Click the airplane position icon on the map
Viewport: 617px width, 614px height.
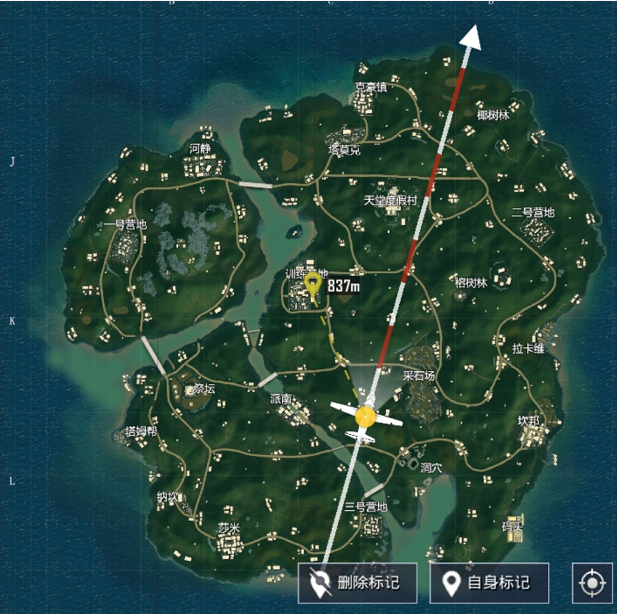tap(365, 417)
